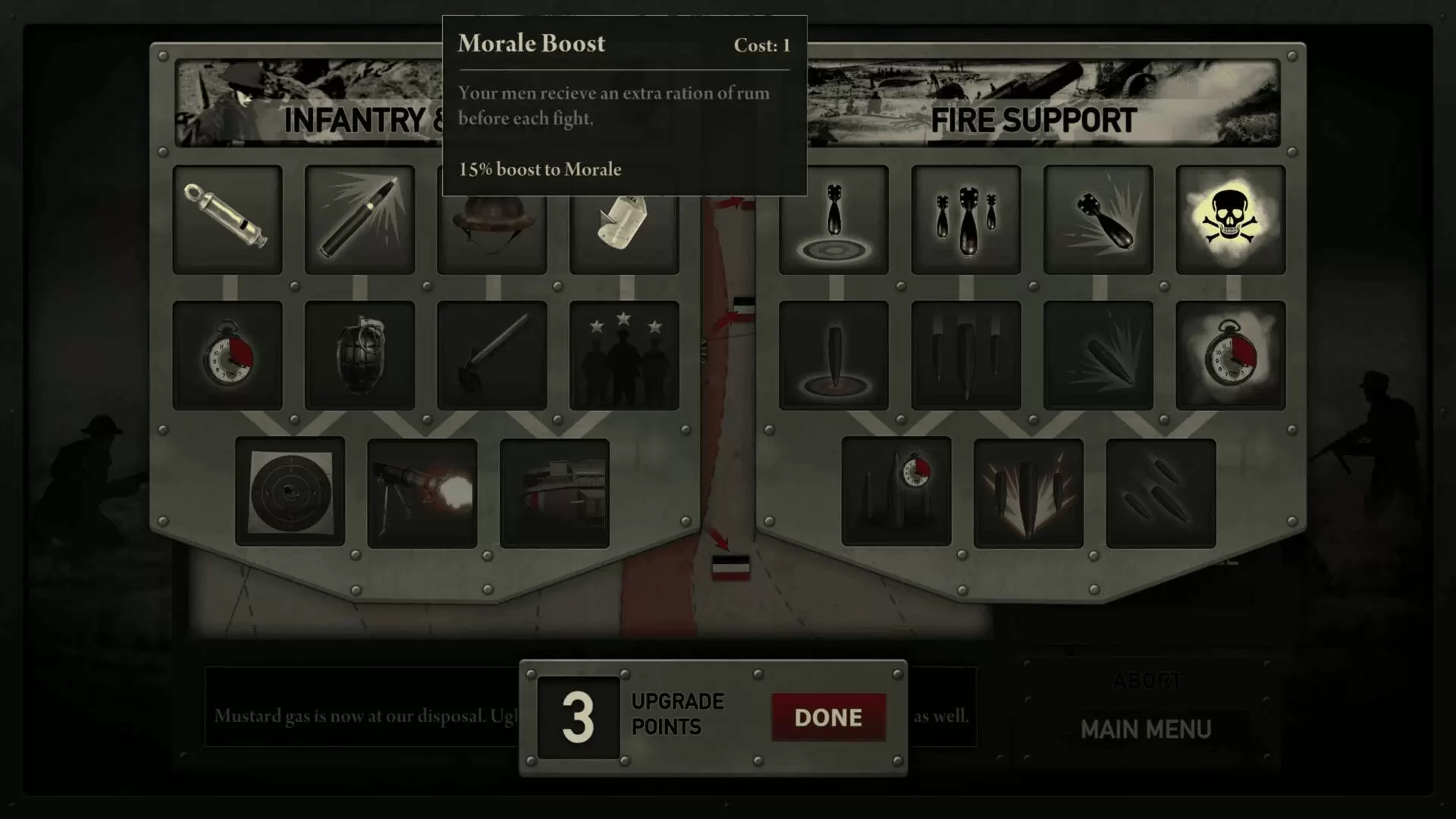Choose the three exploding shells upgrade
1456x819 pixels.
click(x=1028, y=493)
